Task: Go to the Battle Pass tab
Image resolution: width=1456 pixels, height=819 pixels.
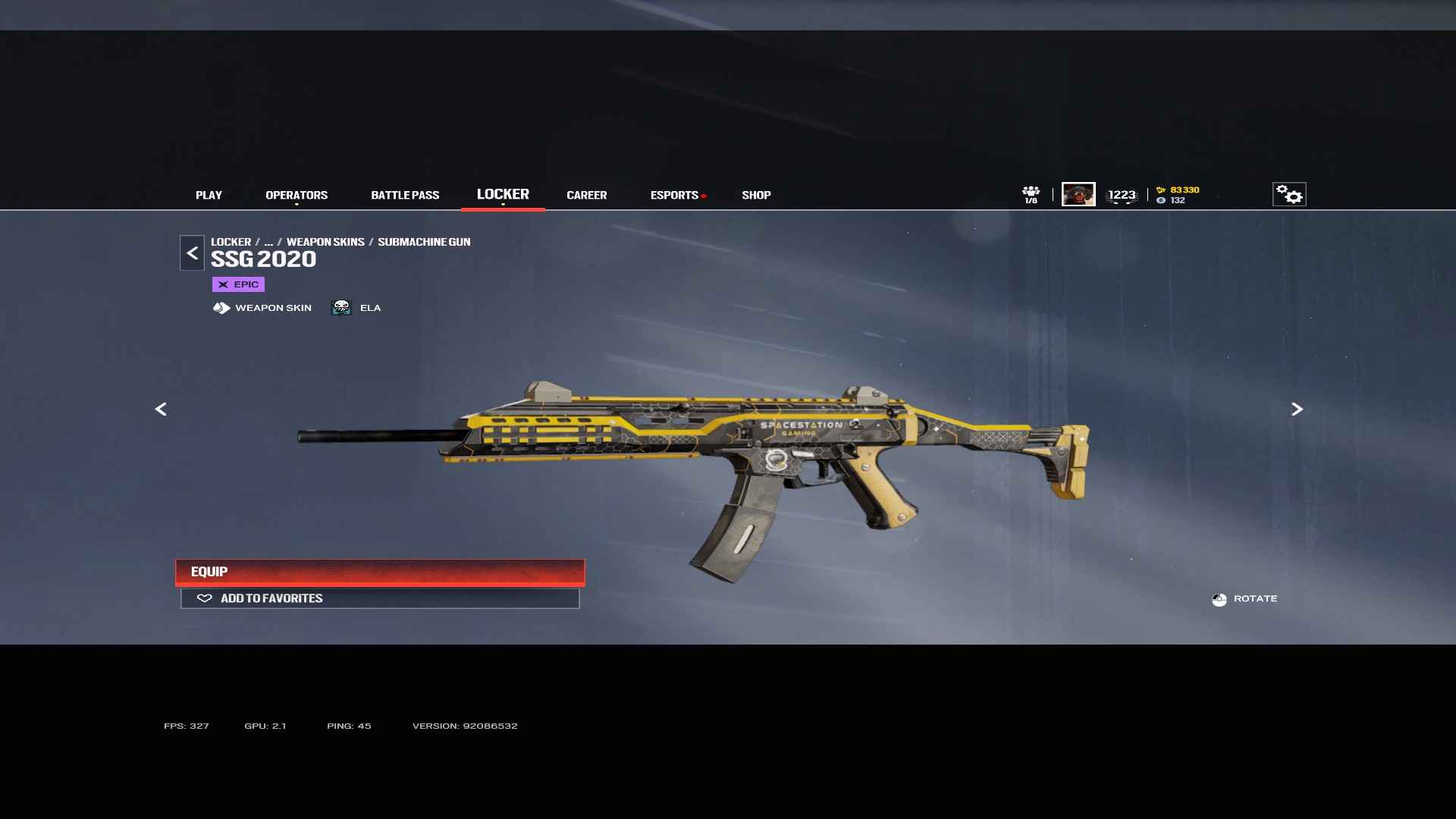Action: pos(405,195)
